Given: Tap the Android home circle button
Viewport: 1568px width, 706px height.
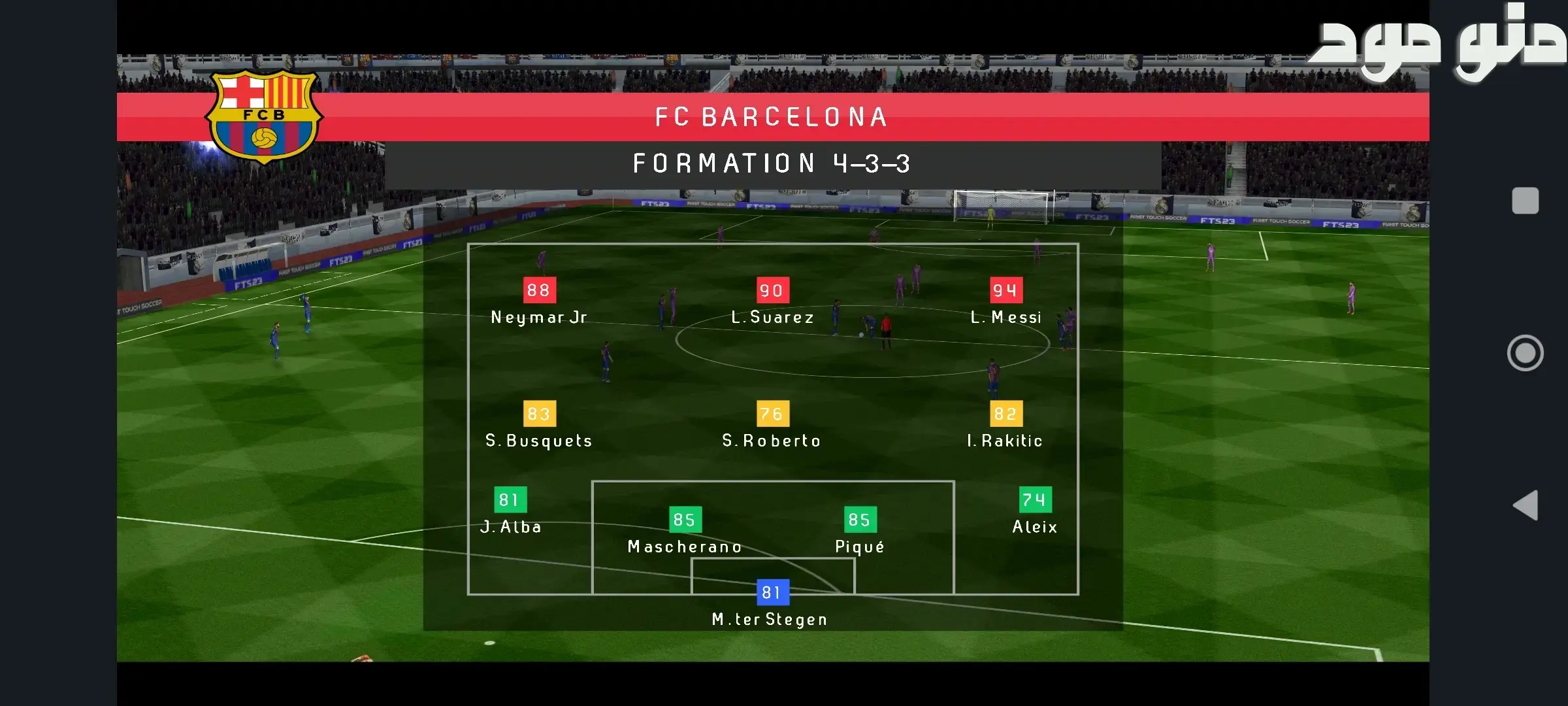Looking at the screenshot, I should point(1525,353).
